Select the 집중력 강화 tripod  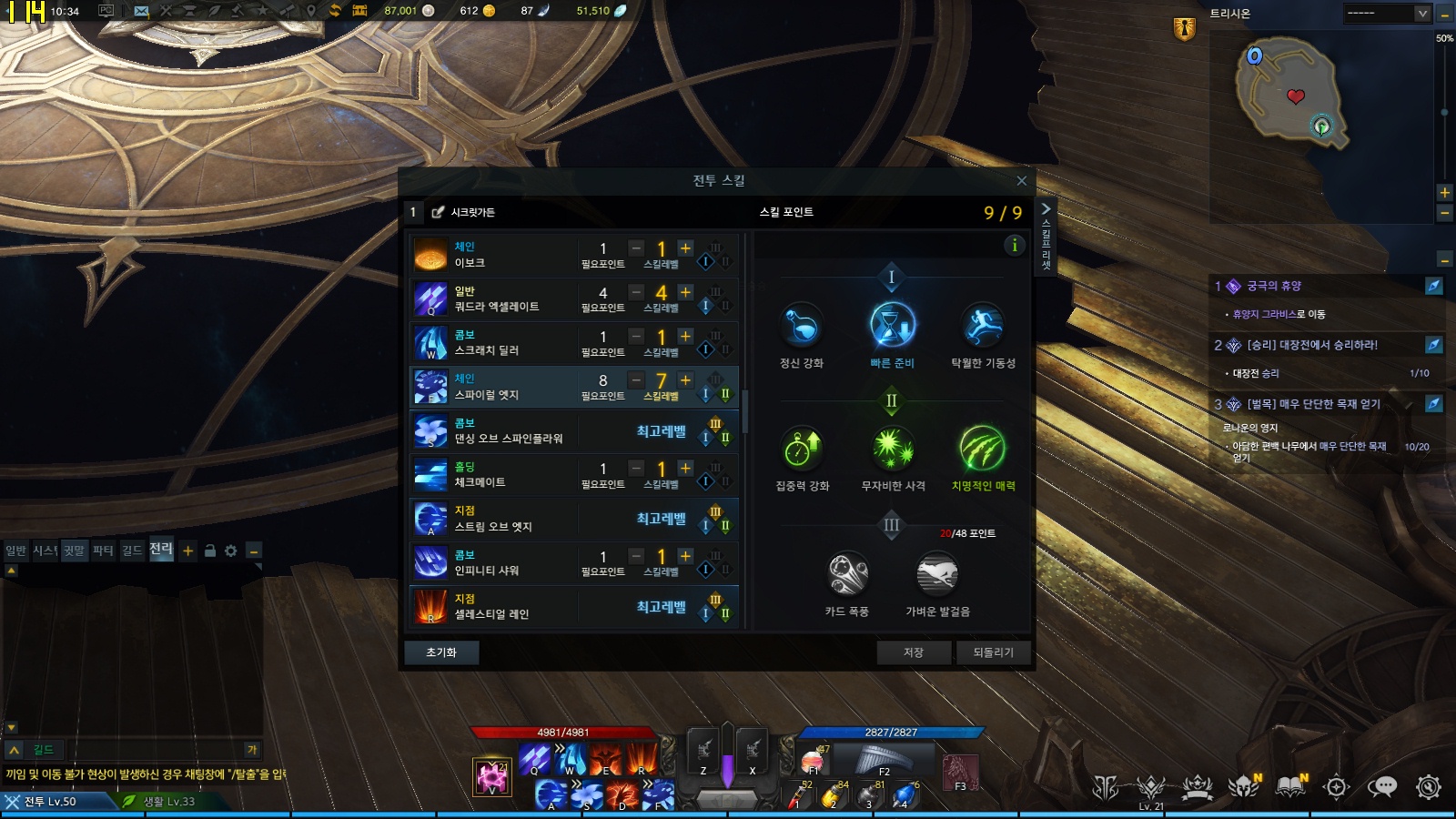click(802, 449)
